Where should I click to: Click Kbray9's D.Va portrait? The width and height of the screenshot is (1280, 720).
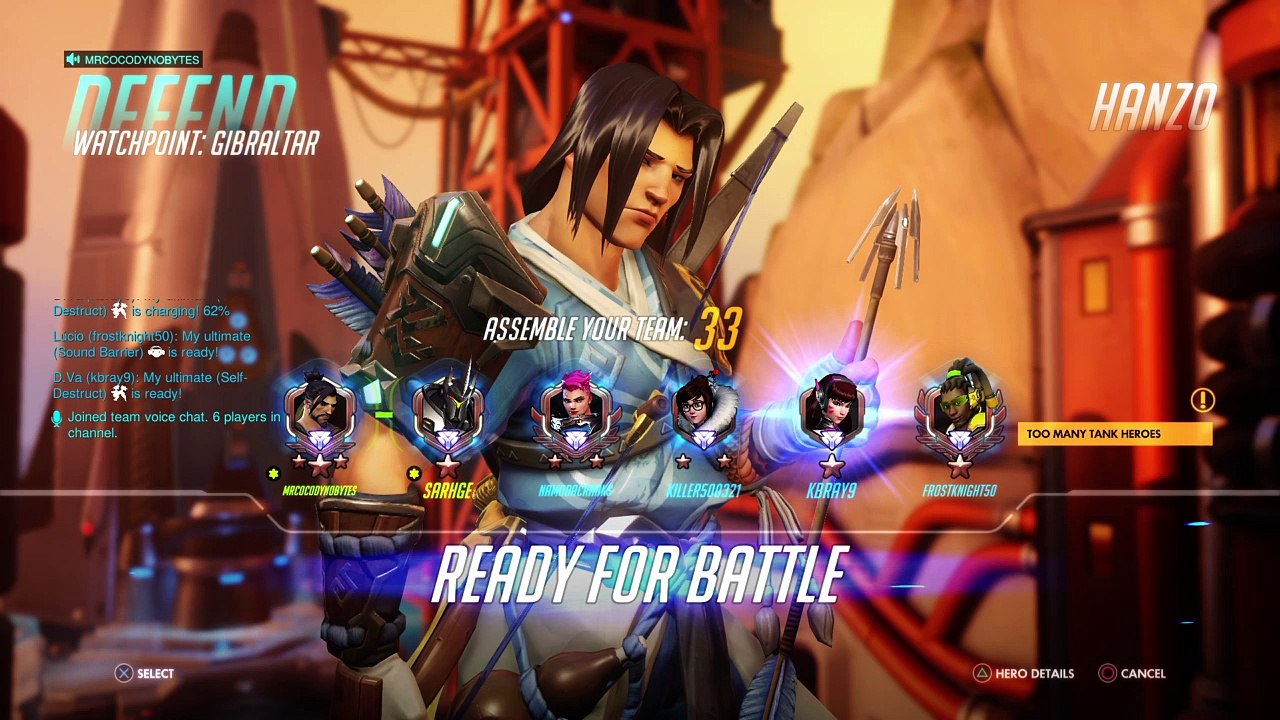coord(831,412)
